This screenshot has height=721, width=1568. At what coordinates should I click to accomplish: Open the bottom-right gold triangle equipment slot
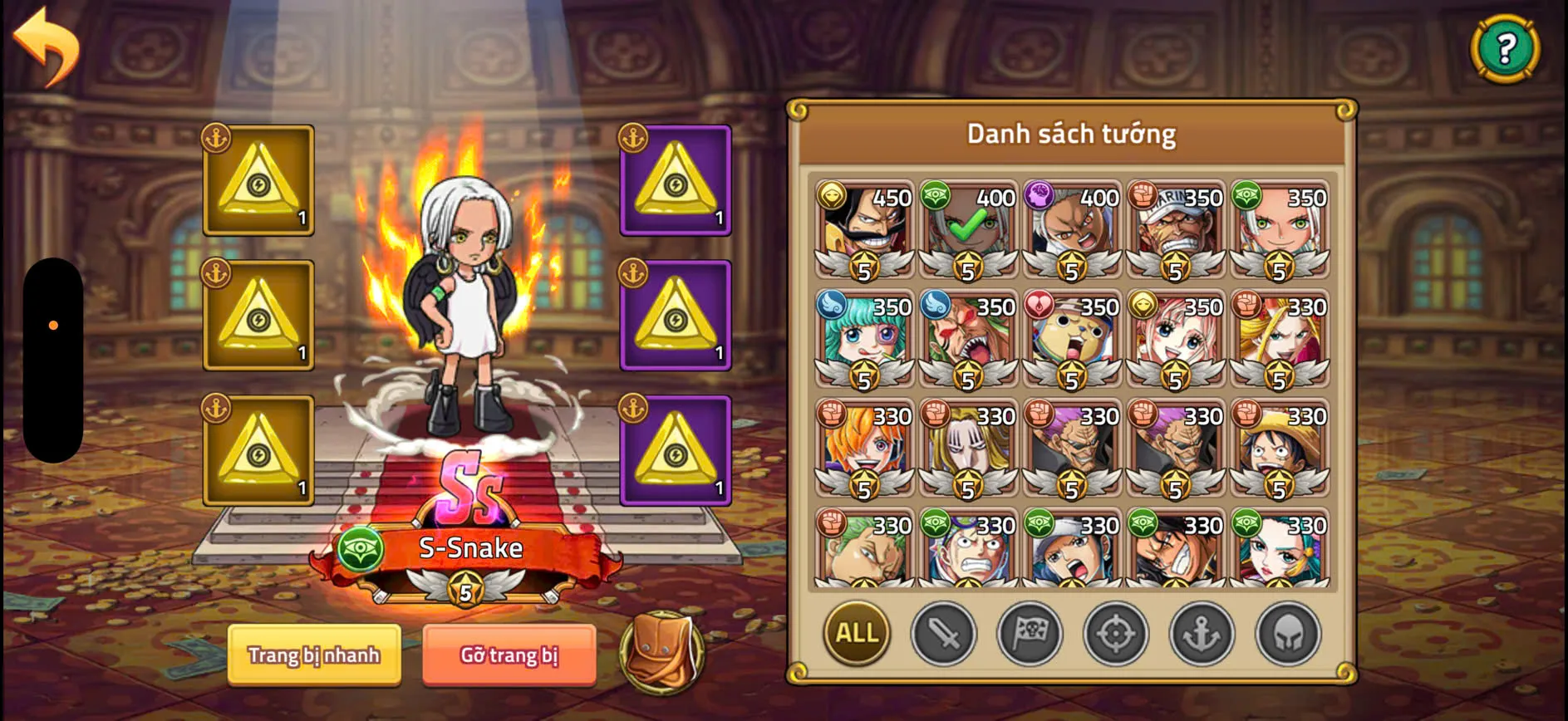[676, 449]
